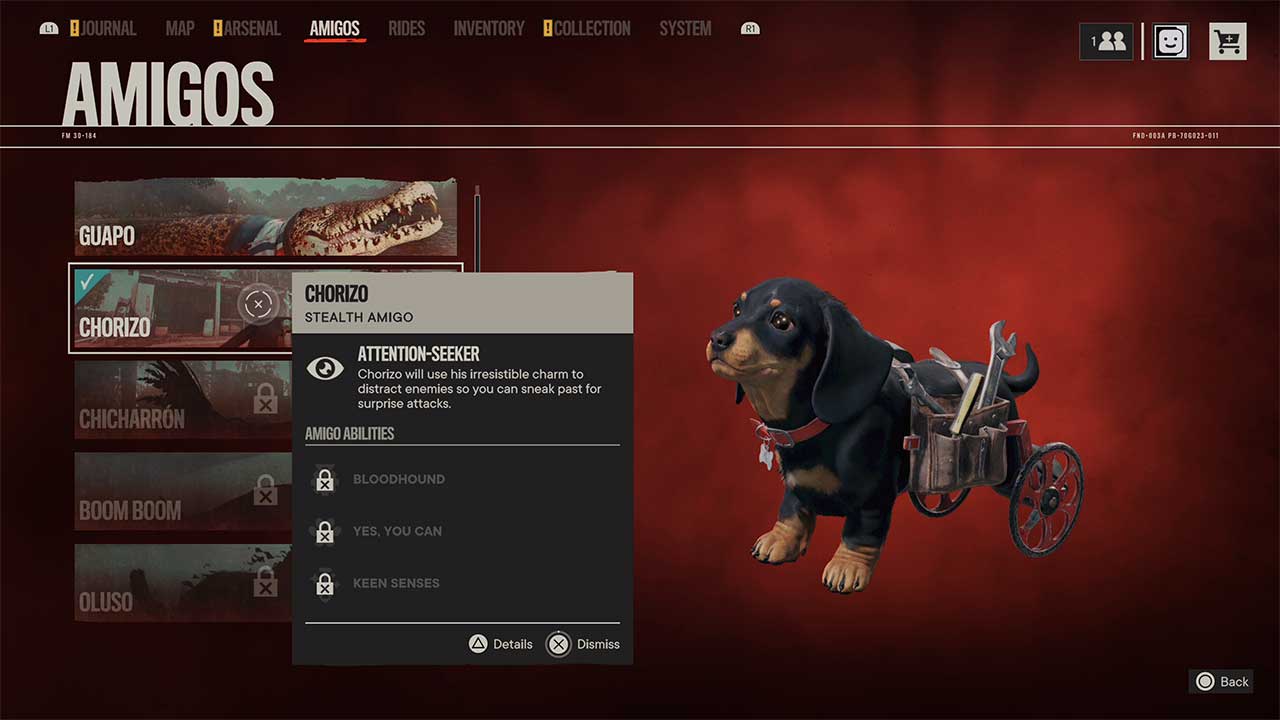Switch to the Inventory tab
1280x720 pixels.
(489, 28)
